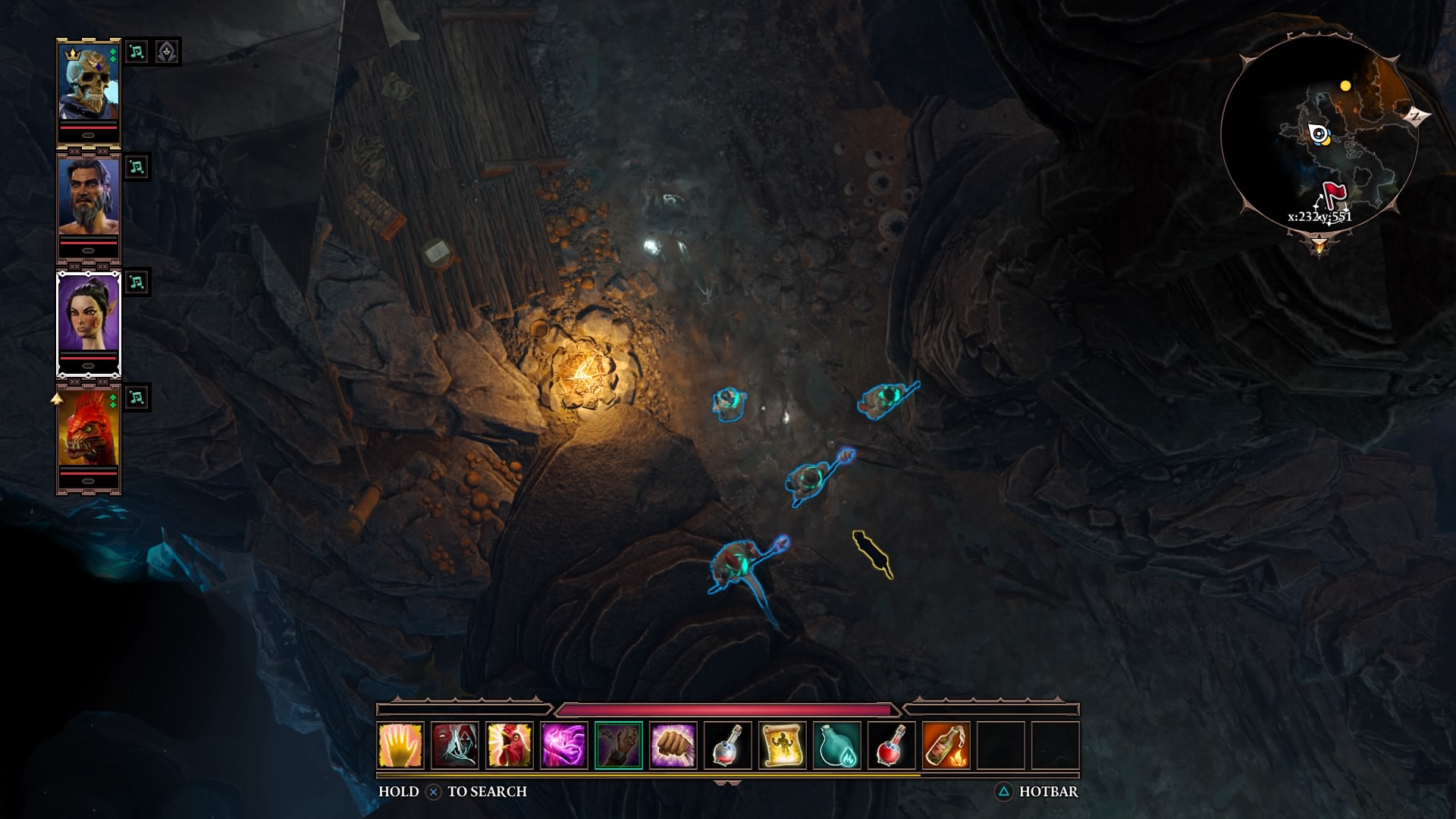Activate the glowing yellow hand skill
This screenshot has width=1456, height=819.
[x=400, y=745]
